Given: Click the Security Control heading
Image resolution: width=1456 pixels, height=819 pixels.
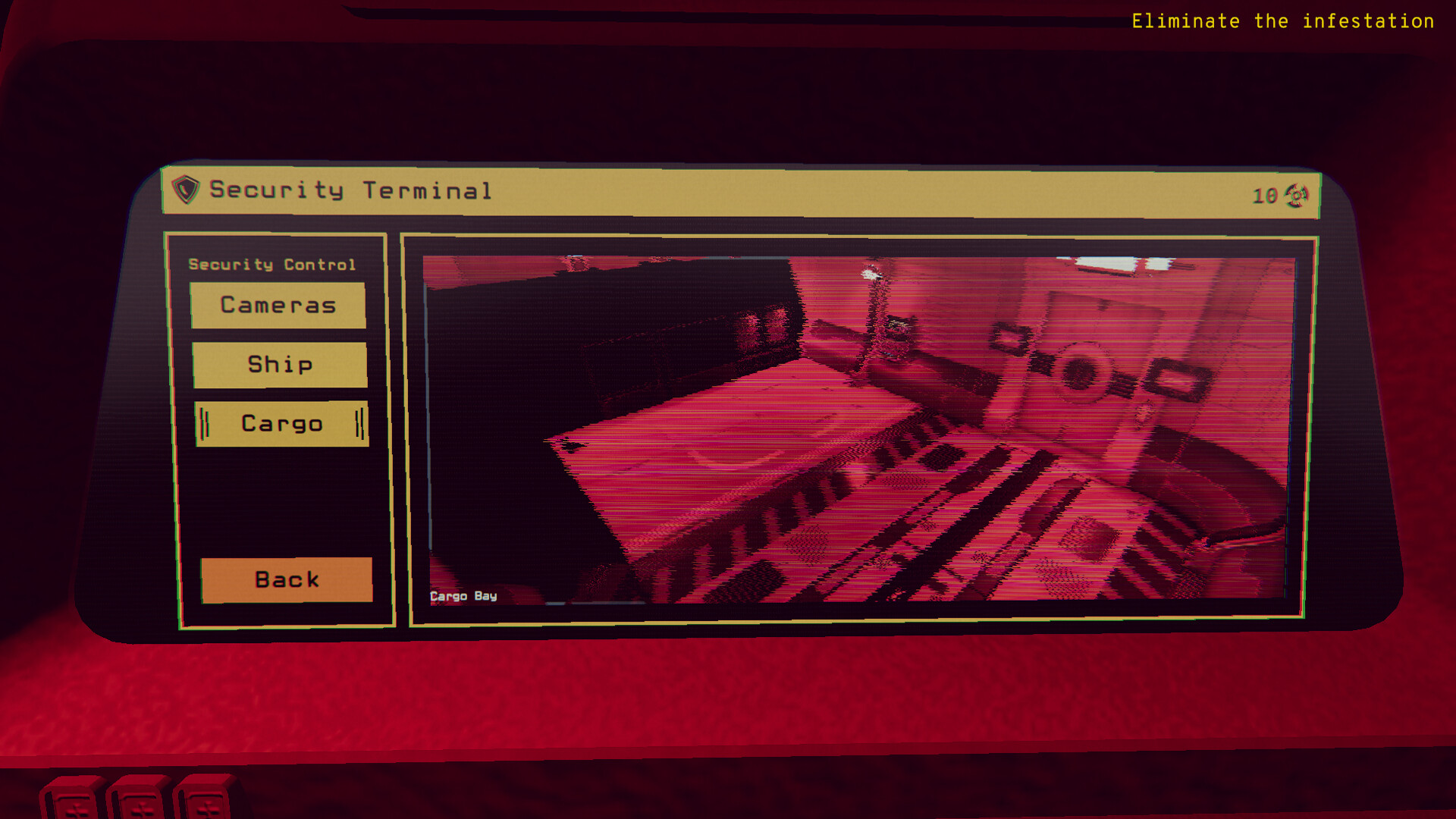Looking at the screenshot, I should point(271,264).
